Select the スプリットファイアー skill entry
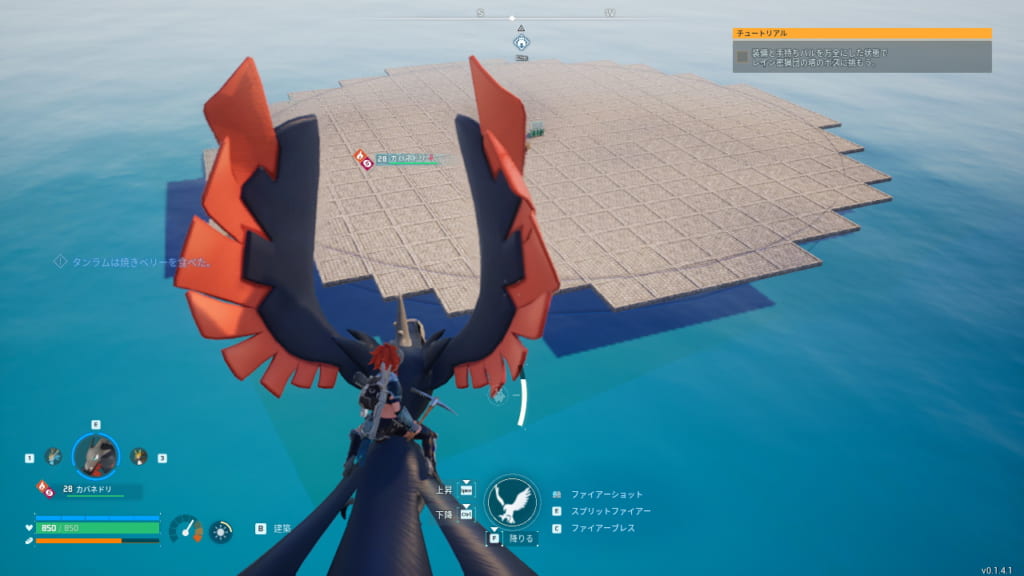This screenshot has width=1024, height=576. pos(610,511)
